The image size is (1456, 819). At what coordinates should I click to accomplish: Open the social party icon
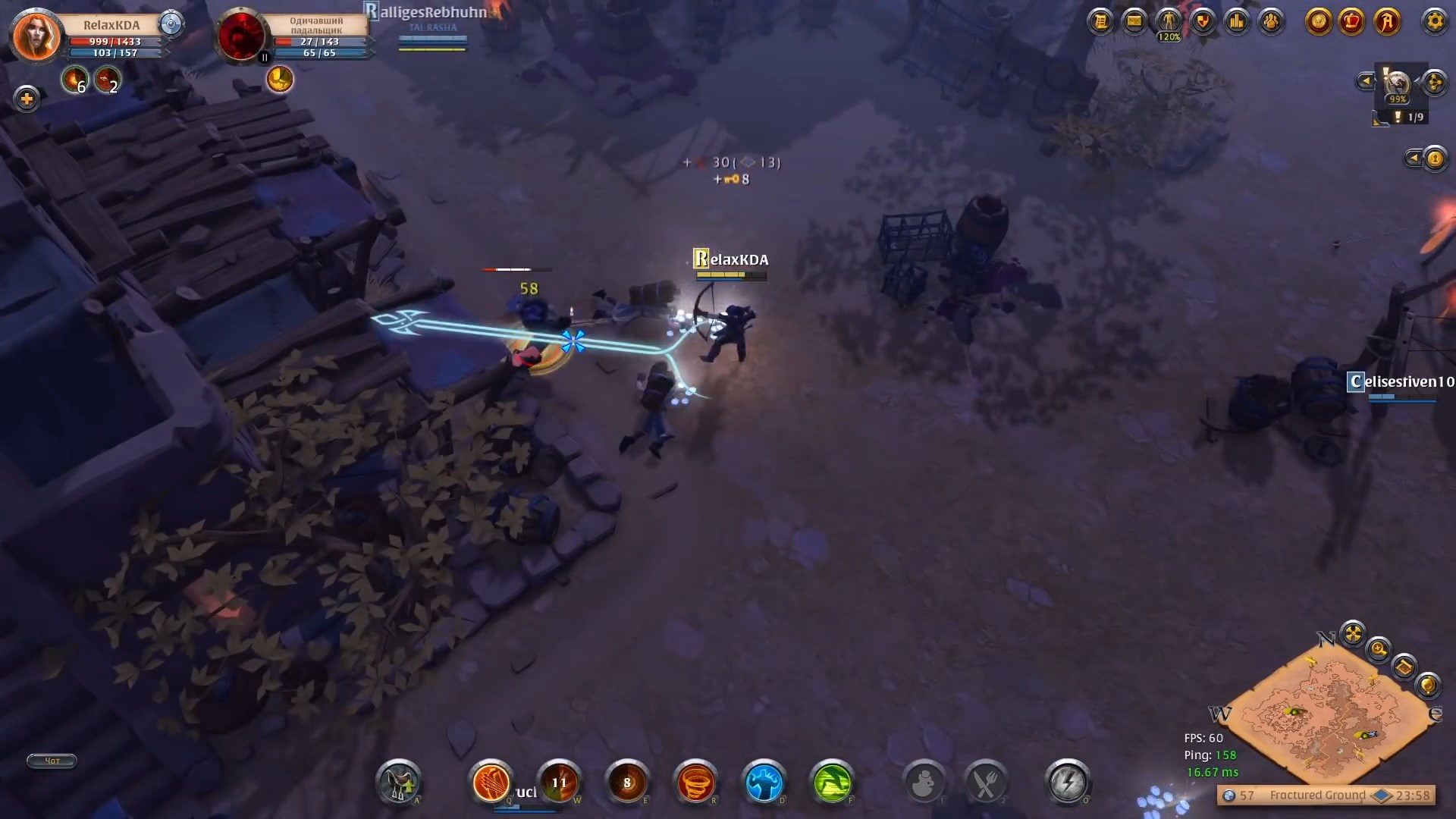tap(1271, 21)
